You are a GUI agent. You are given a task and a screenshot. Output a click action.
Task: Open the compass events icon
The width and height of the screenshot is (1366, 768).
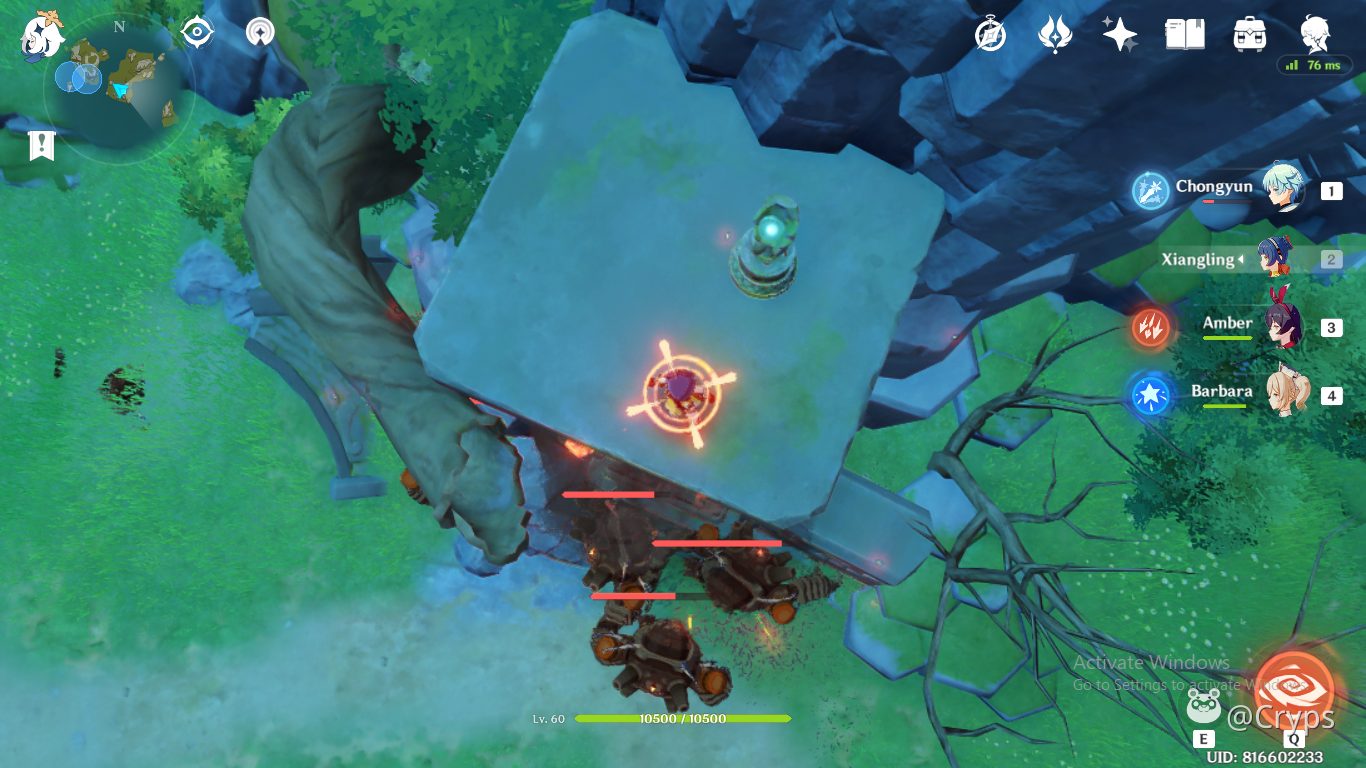990,35
